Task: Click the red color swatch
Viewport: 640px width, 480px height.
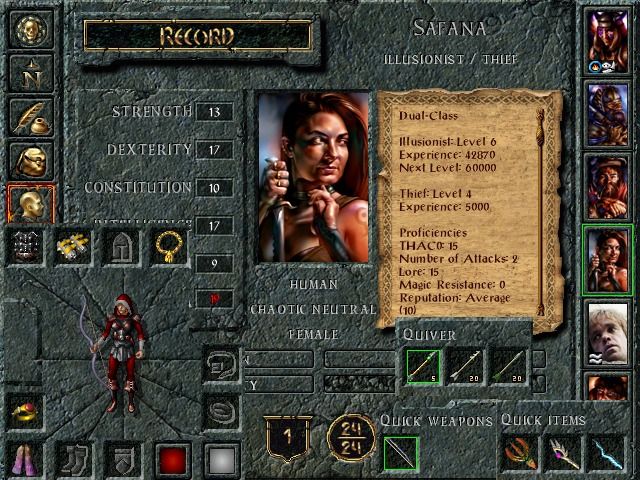Action: tap(172, 460)
